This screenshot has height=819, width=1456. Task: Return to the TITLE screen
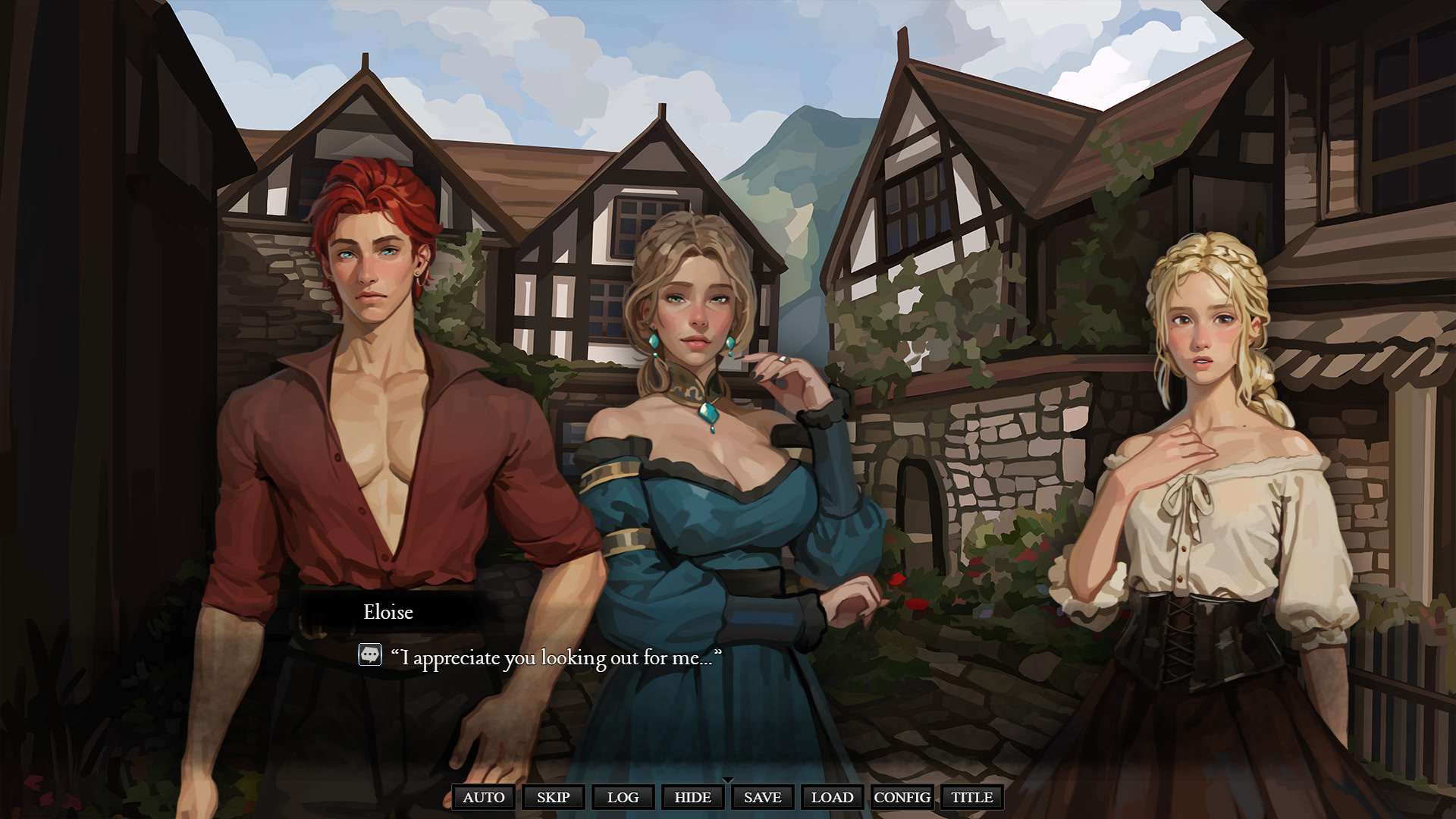click(x=971, y=797)
